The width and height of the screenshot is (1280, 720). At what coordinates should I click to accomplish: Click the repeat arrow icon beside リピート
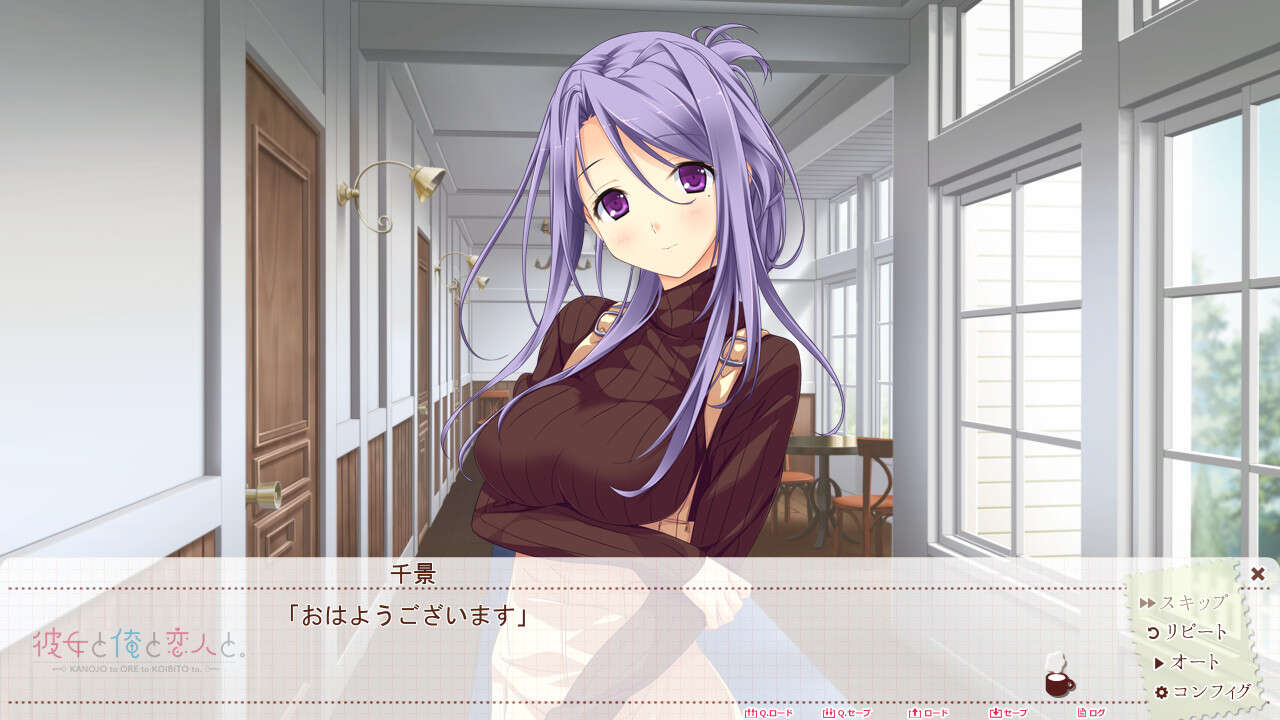1154,630
